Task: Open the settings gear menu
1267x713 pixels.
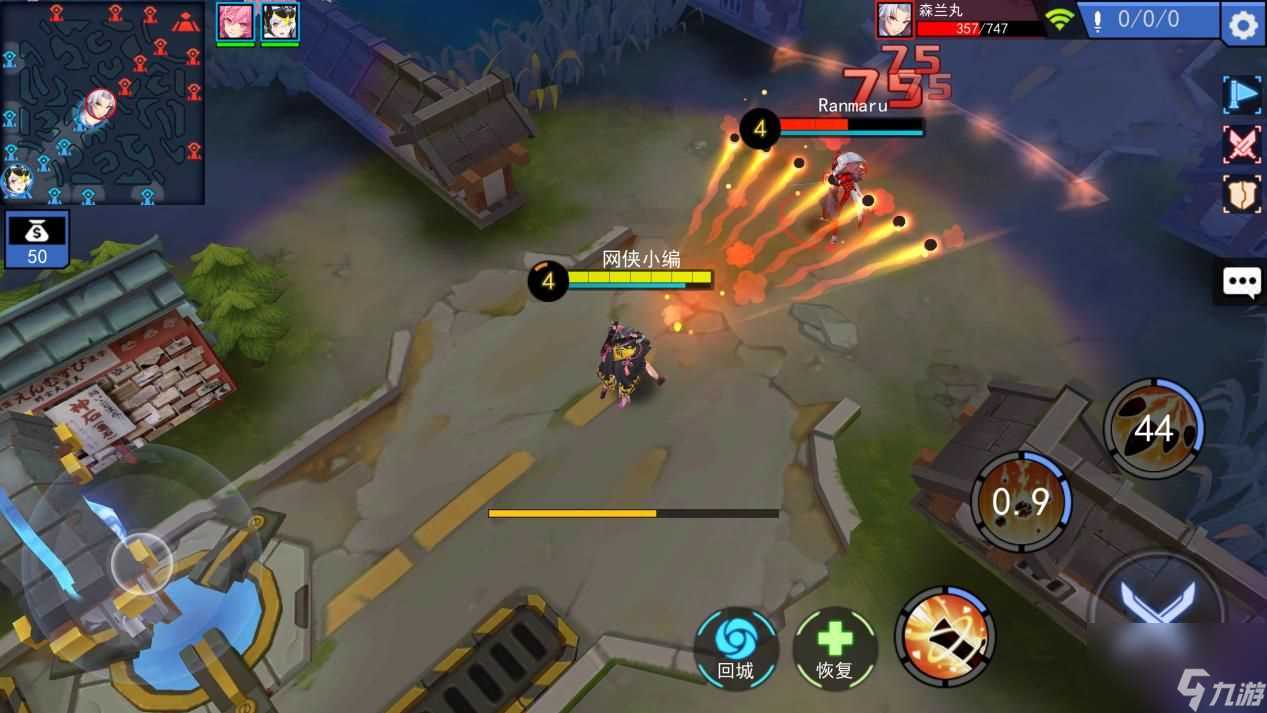Action: coord(1243,23)
